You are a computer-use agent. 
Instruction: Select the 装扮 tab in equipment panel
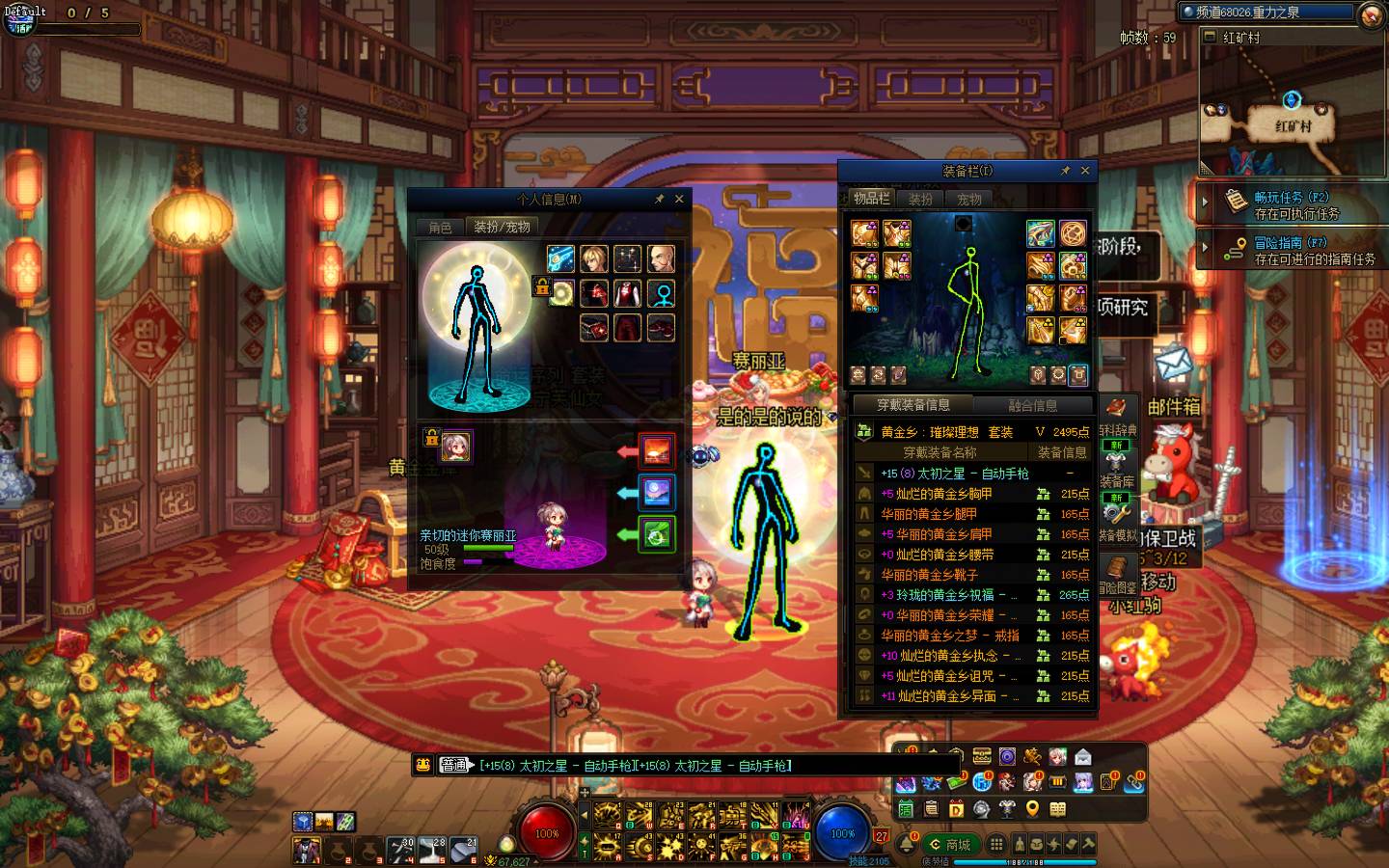coord(921,199)
